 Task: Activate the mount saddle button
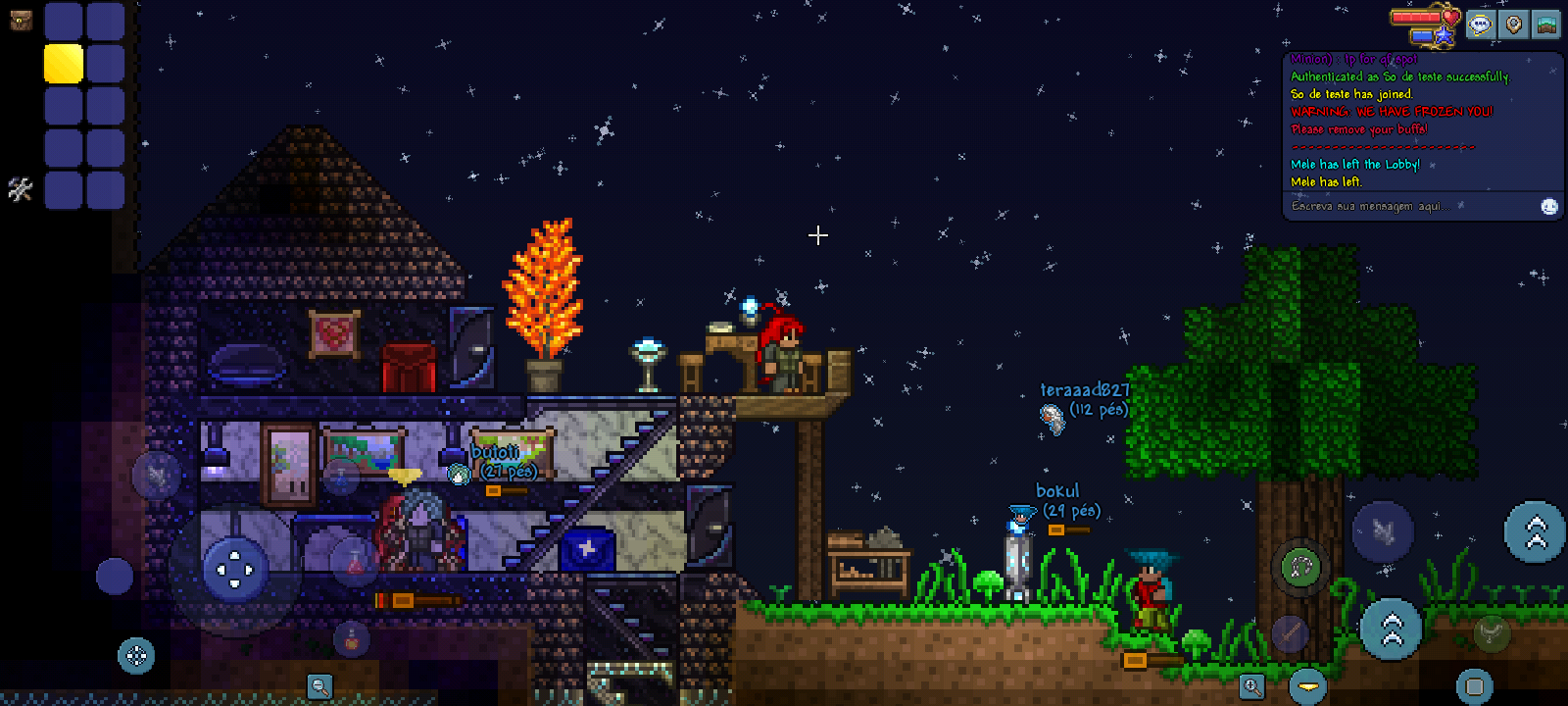tap(1491, 633)
